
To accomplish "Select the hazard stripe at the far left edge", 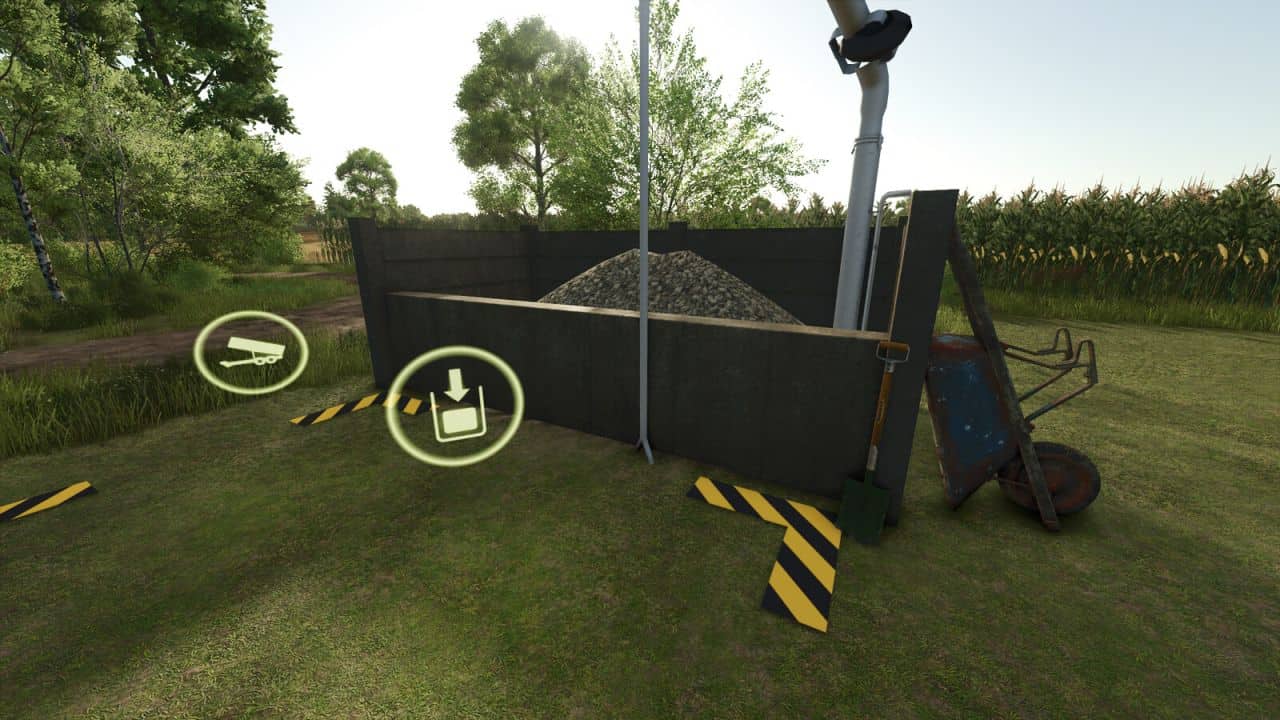I will [x=45, y=500].
